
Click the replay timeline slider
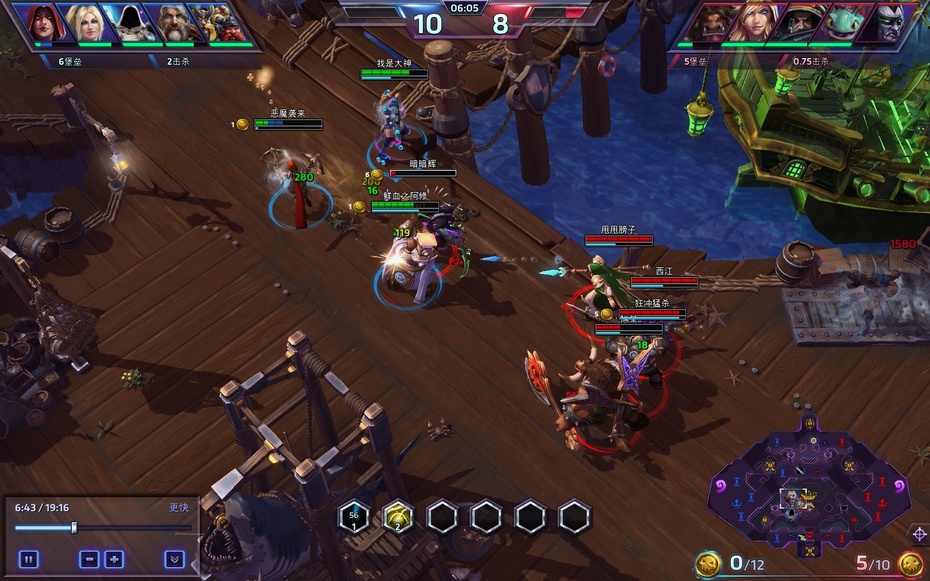tap(74, 527)
